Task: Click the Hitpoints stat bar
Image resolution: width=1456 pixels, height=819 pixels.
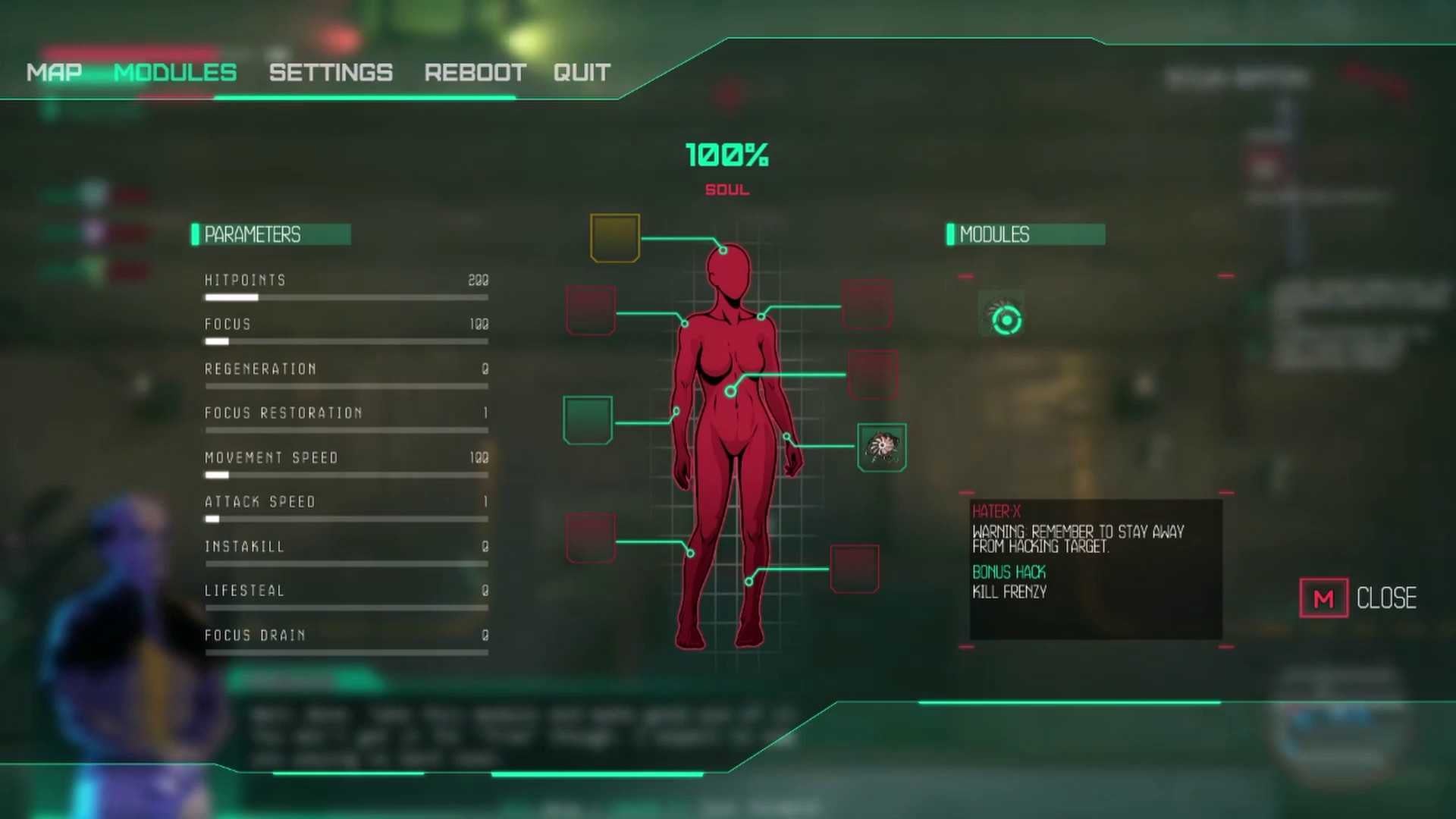Action: tap(346, 297)
